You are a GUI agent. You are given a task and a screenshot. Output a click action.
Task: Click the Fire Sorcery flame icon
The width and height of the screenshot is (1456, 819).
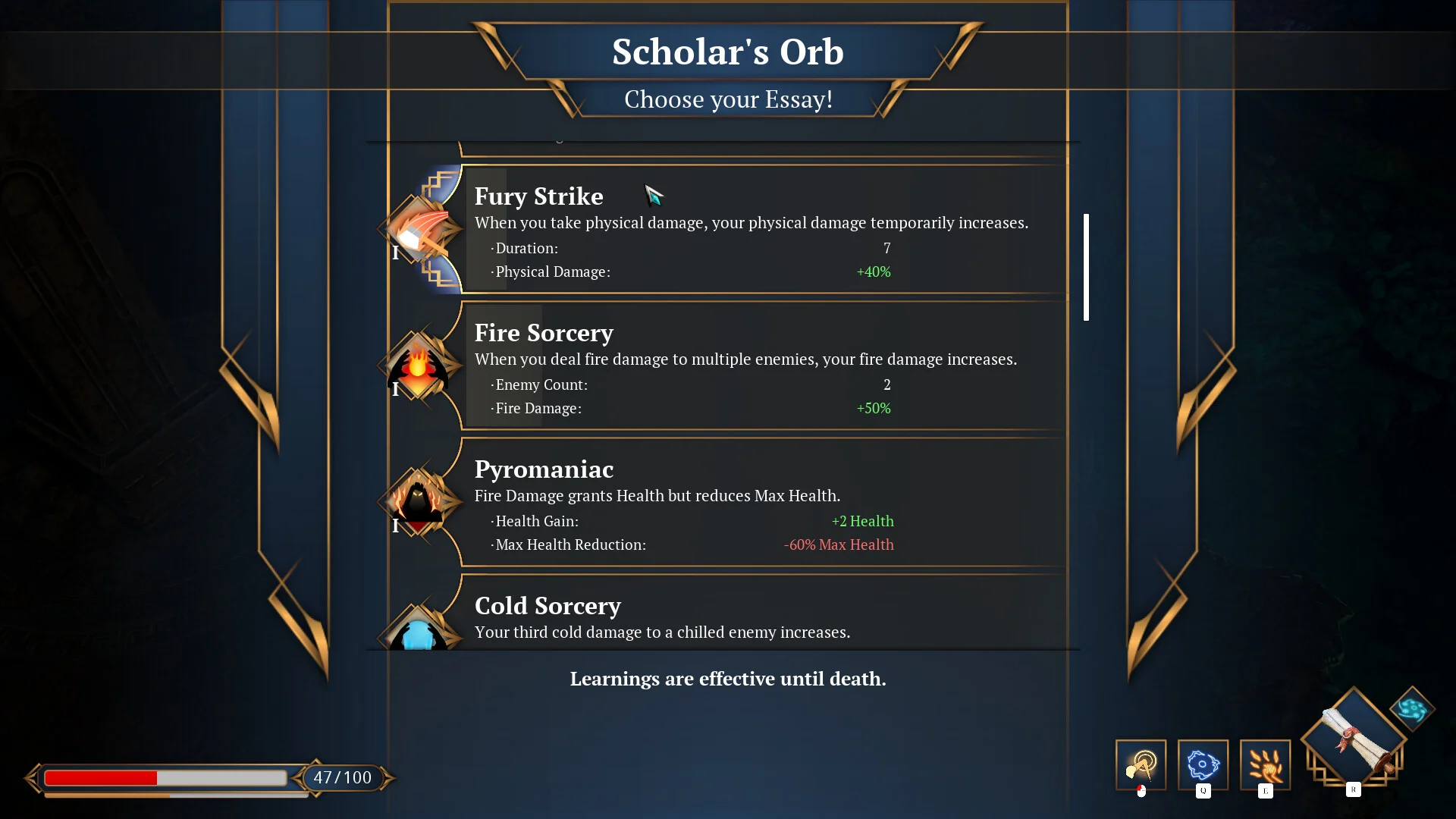(418, 365)
